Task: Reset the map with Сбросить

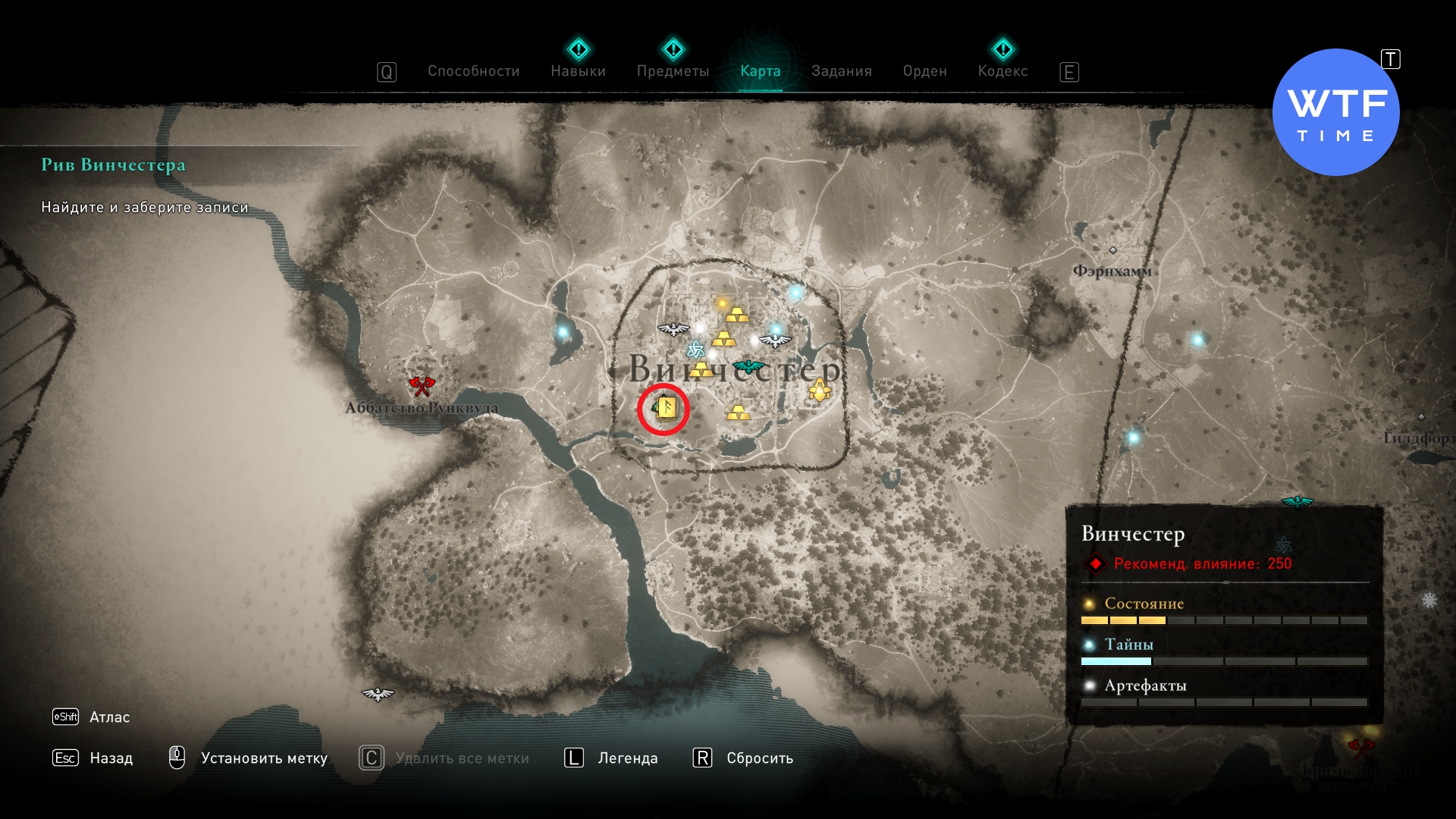Action: point(759,758)
